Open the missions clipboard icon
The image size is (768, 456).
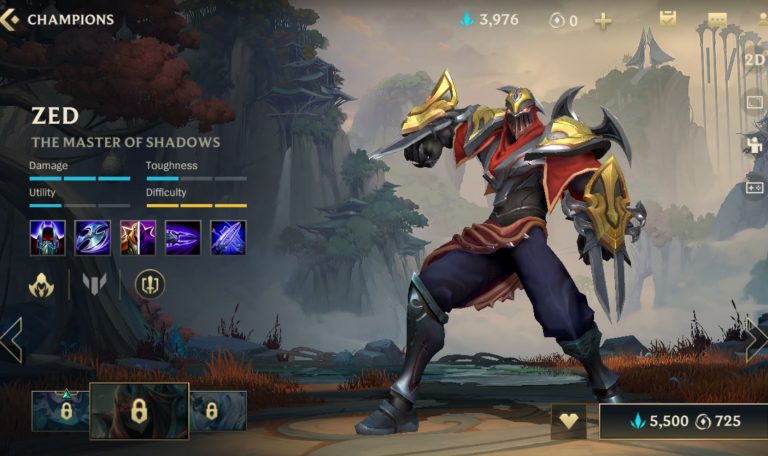[x=668, y=19]
